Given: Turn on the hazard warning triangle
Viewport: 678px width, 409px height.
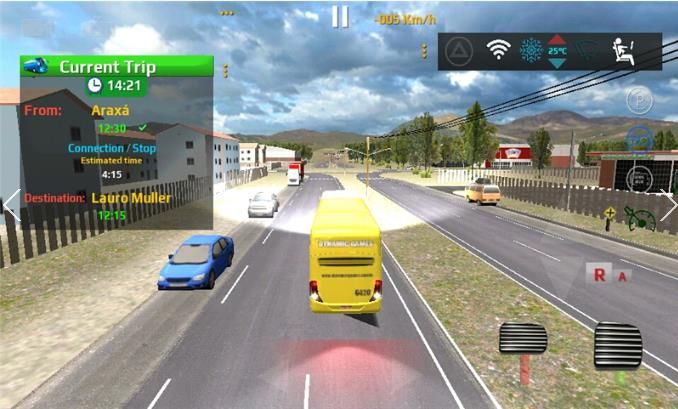Looking at the screenshot, I should coord(459,50).
